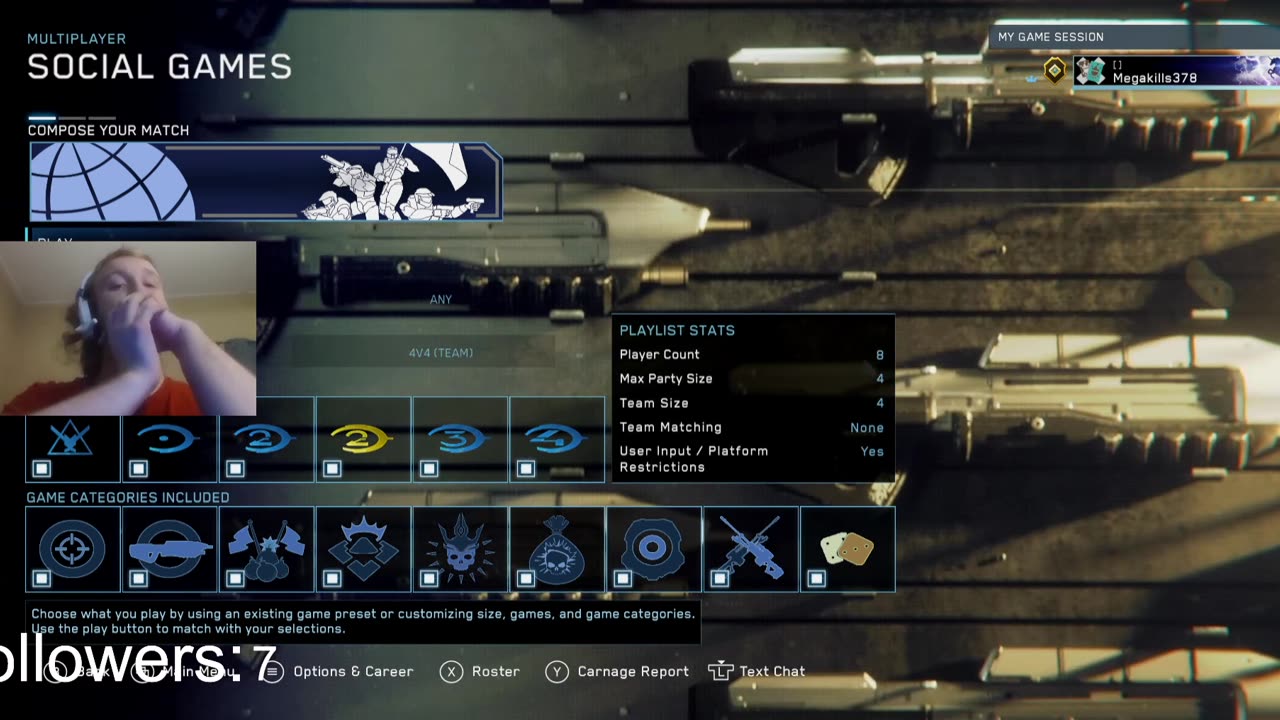Include the crowned skull game category

pos(459,549)
